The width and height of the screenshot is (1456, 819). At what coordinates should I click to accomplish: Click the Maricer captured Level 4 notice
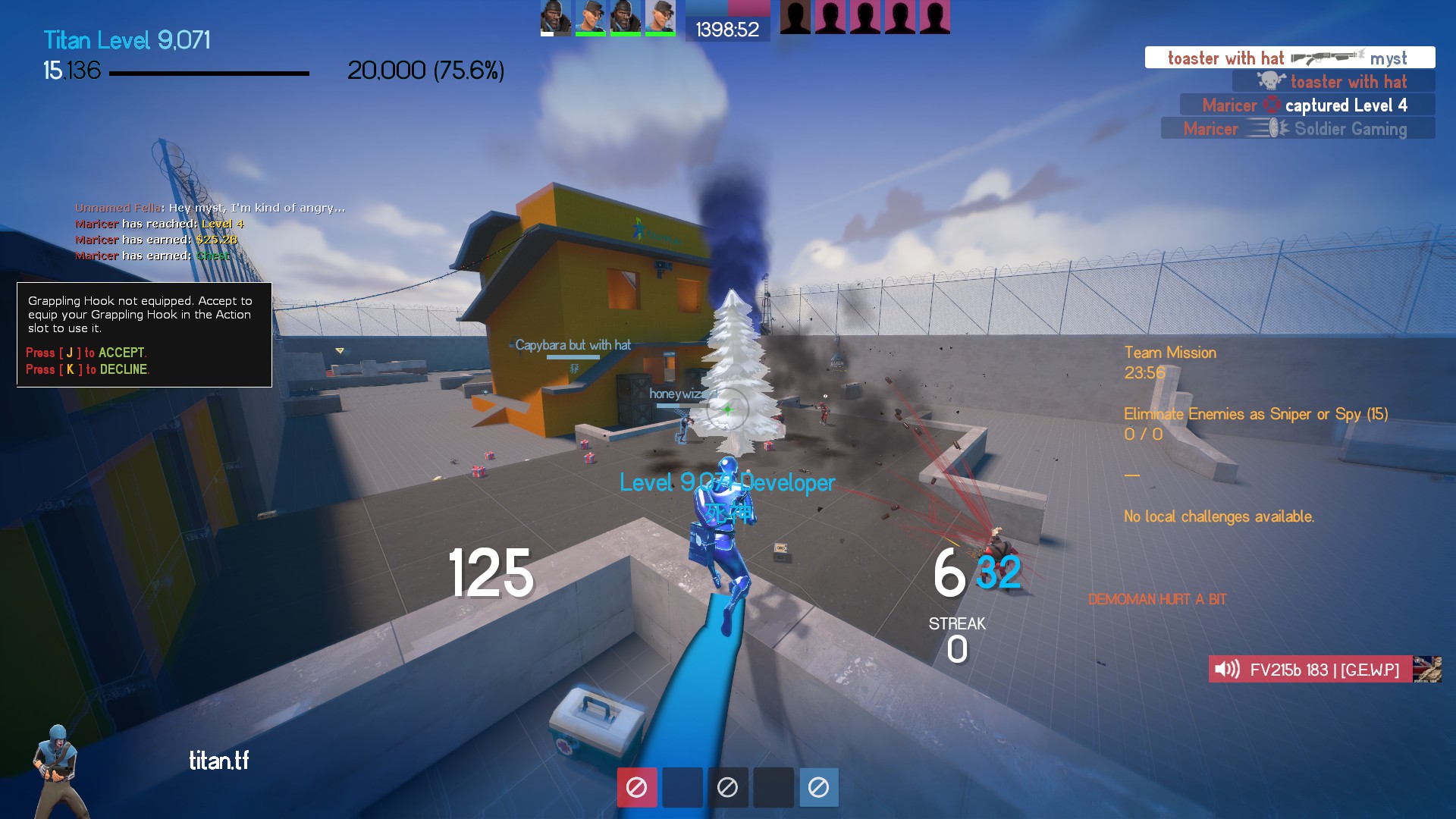click(x=1306, y=105)
